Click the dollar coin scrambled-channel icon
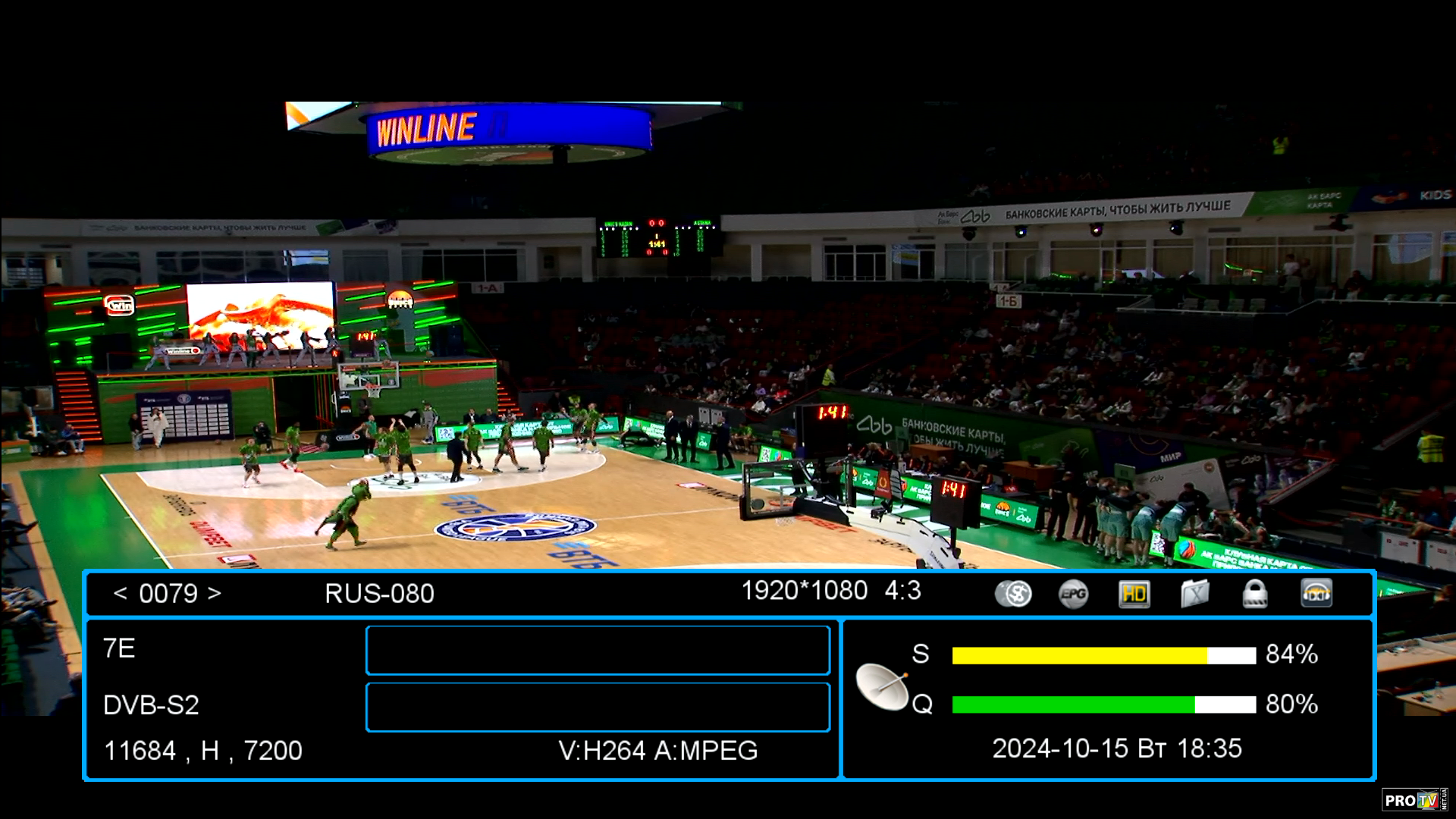 click(1013, 594)
